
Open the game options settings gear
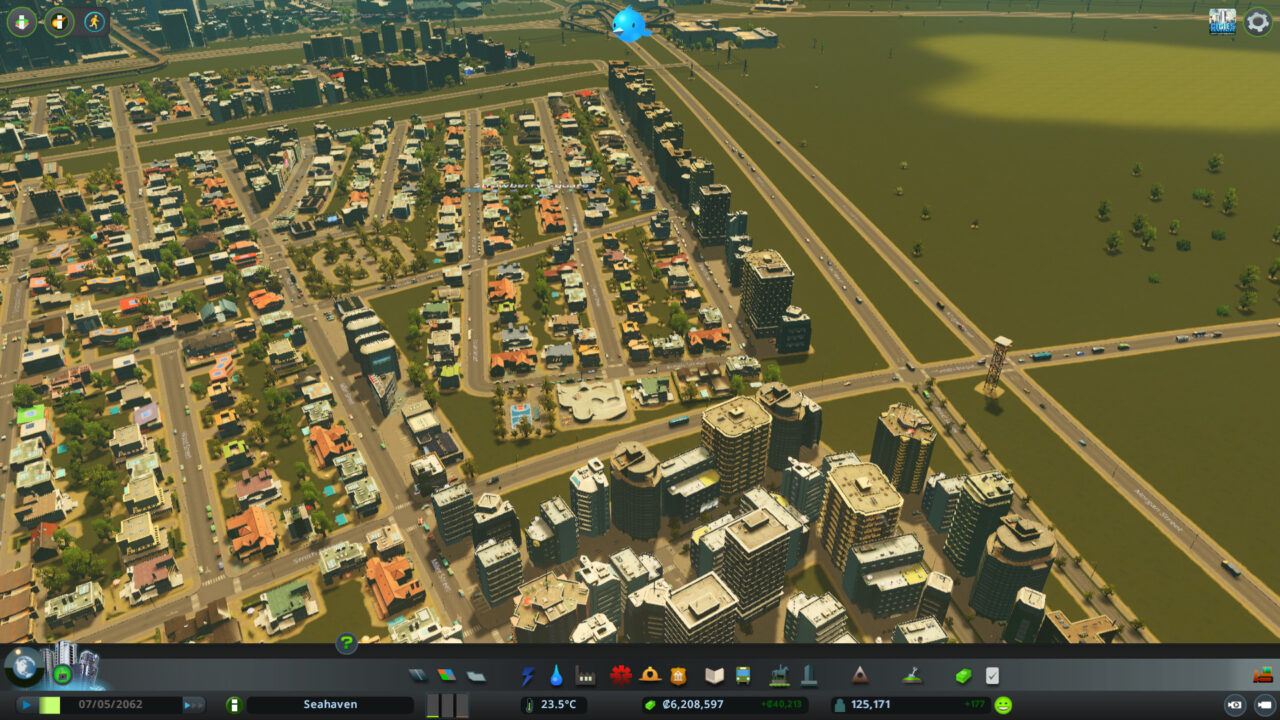click(x=1257, y=22)
